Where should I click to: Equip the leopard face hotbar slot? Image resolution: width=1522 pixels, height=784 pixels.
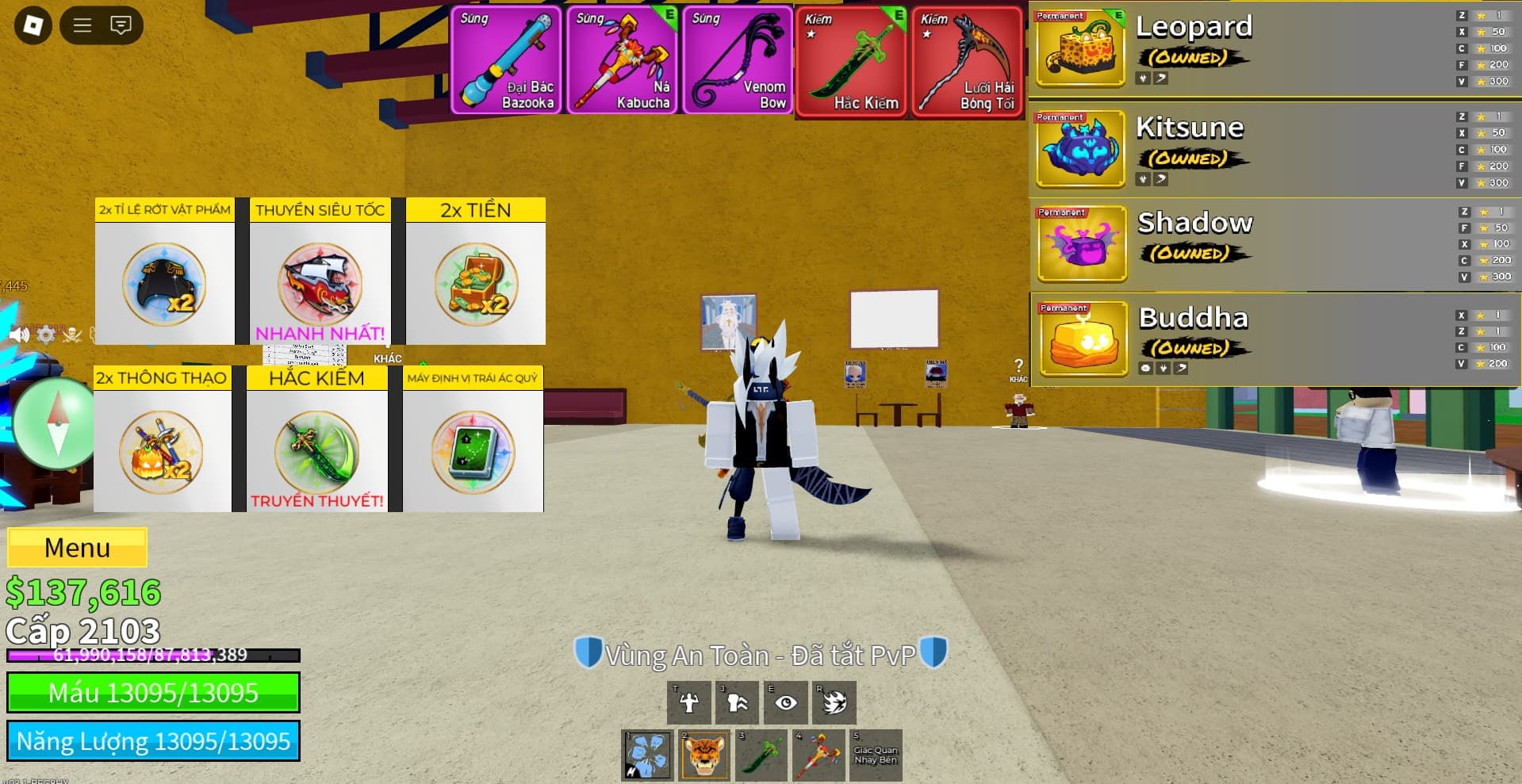(703, 755)
